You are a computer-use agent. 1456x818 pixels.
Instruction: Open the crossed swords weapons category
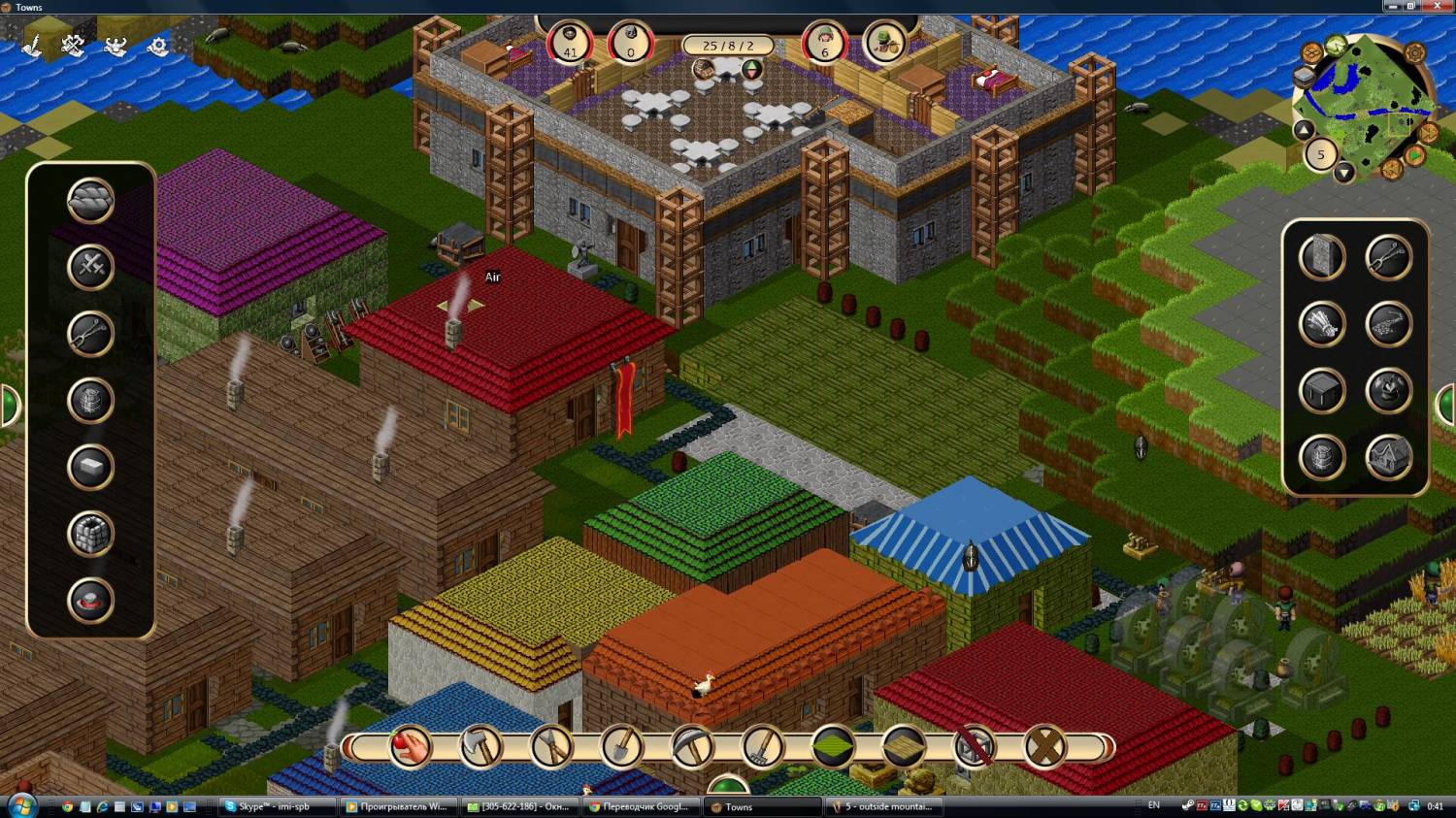[x=90, y=267]
